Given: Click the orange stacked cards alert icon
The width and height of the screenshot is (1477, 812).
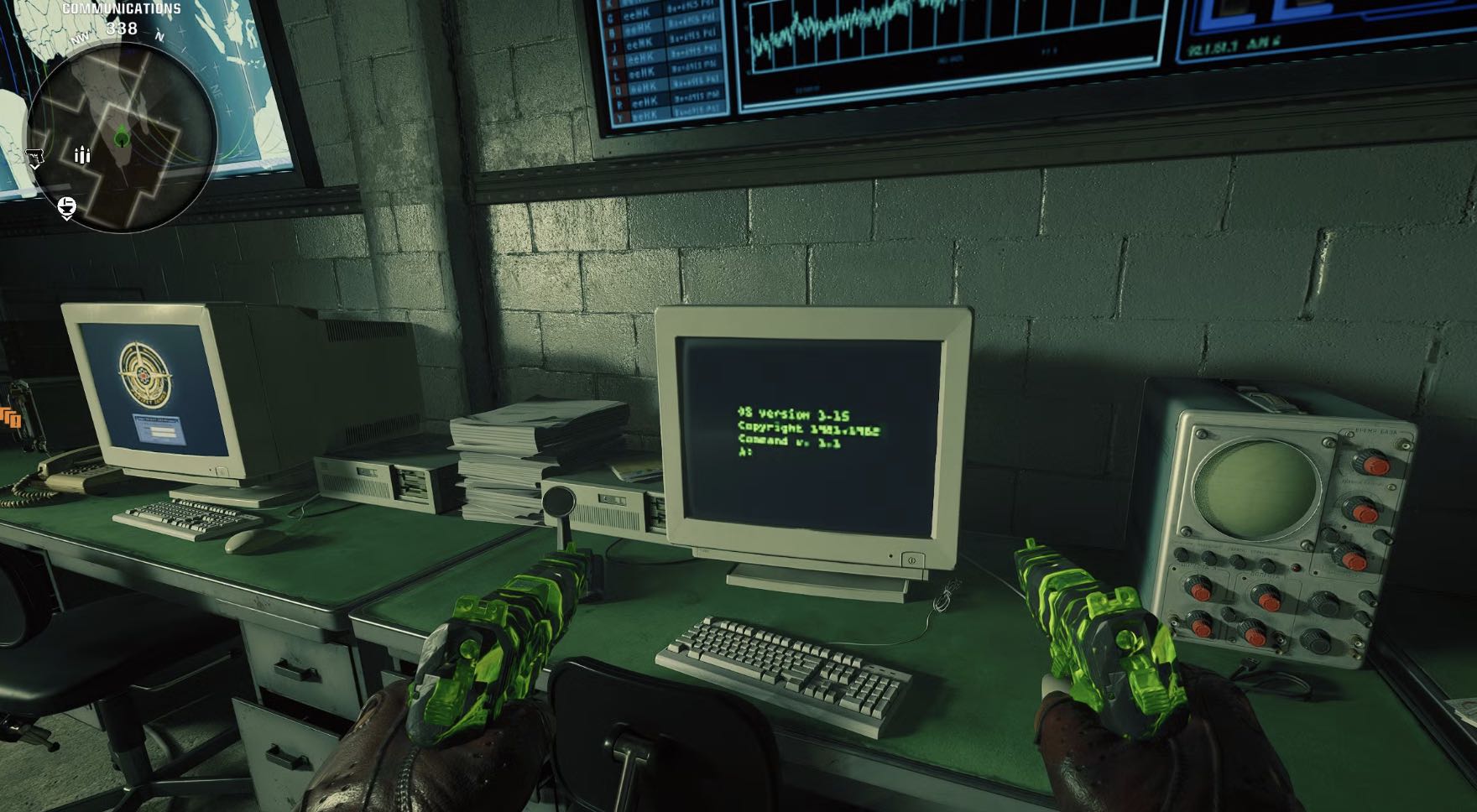Looking at the screenshot, I should 10,418.
